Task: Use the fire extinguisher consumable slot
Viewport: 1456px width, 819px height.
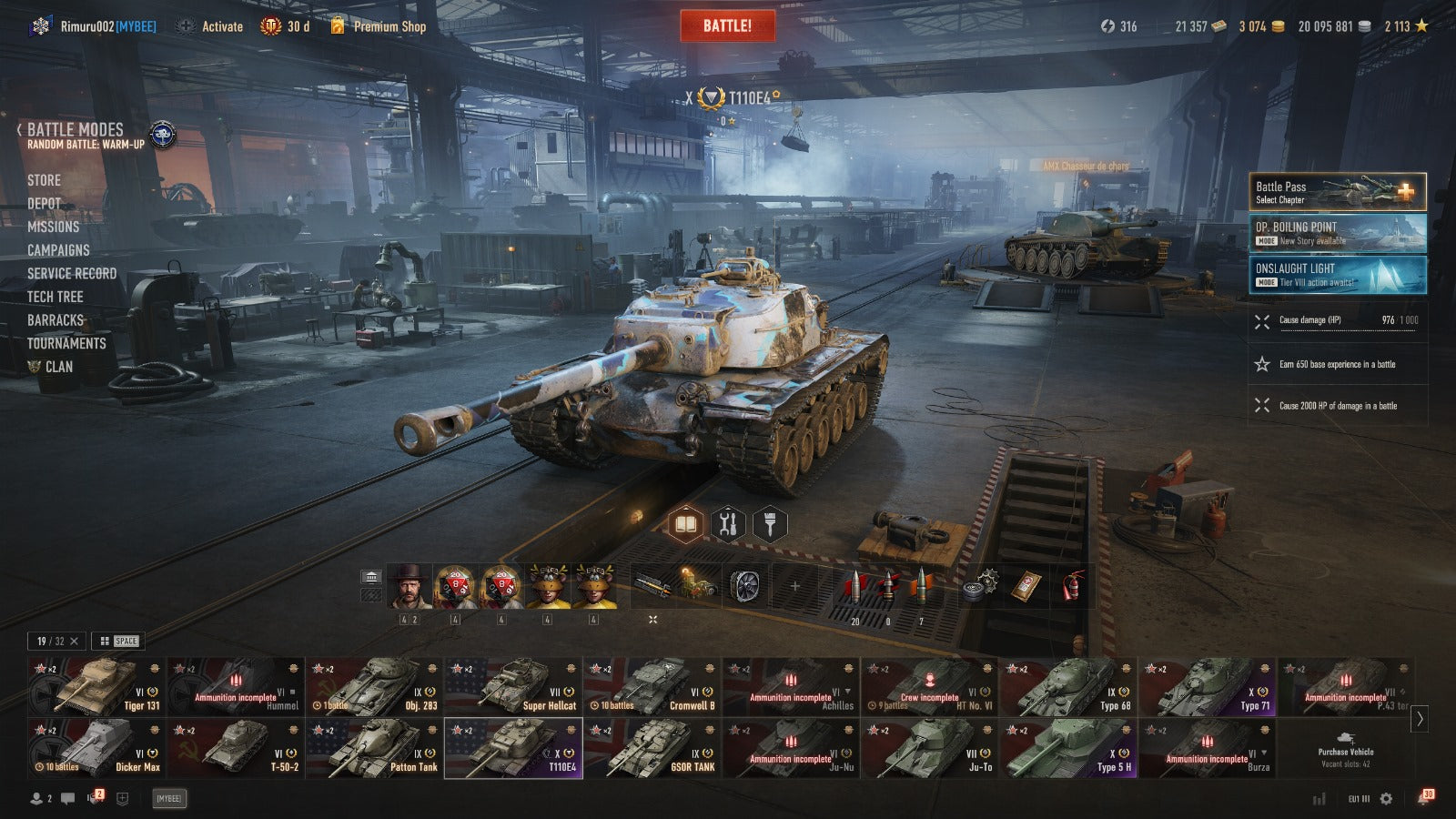Action: tap(1074, 587)
